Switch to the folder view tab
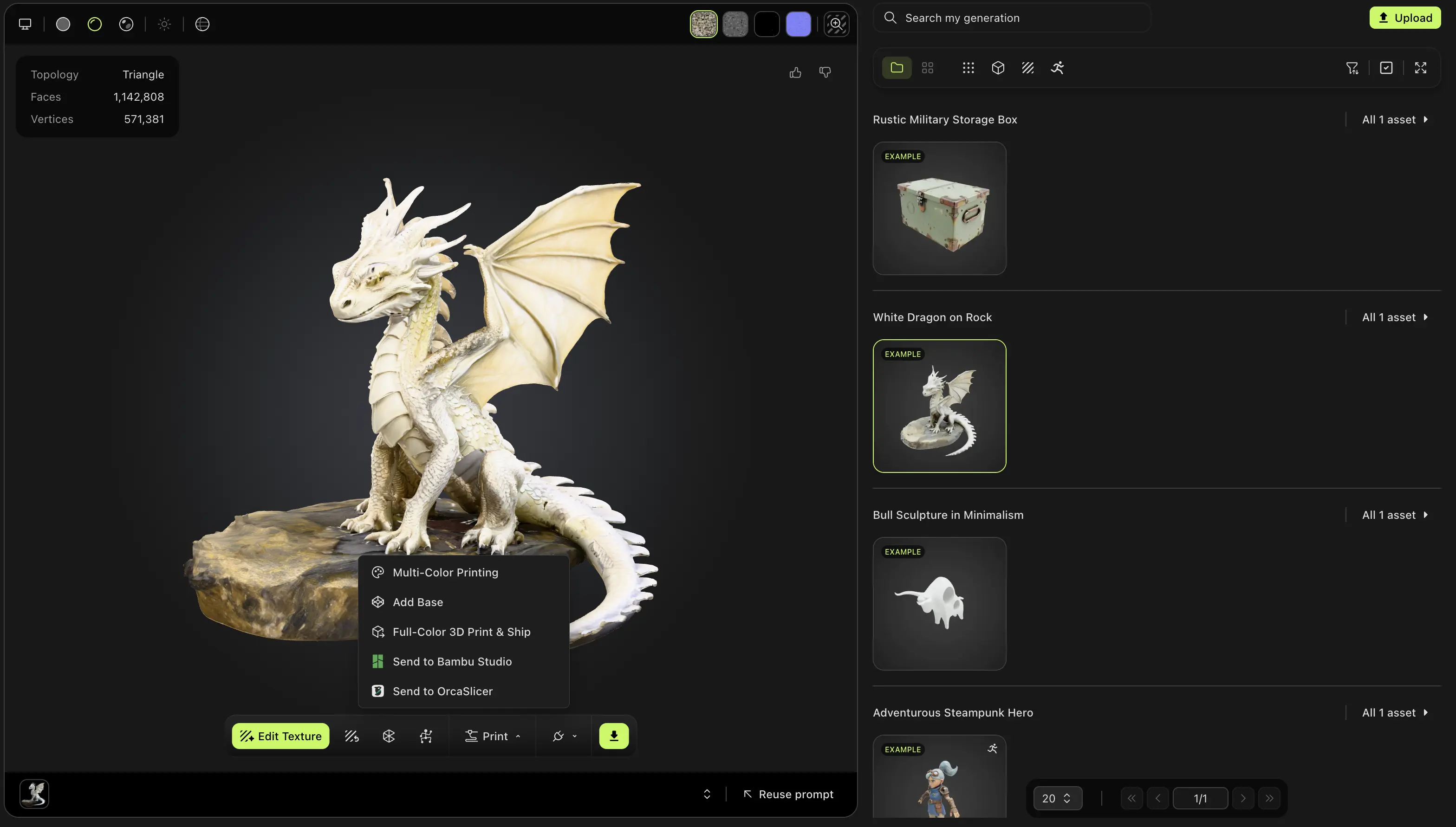This screenshot has width=1456, height=827. tap(897, 68)
